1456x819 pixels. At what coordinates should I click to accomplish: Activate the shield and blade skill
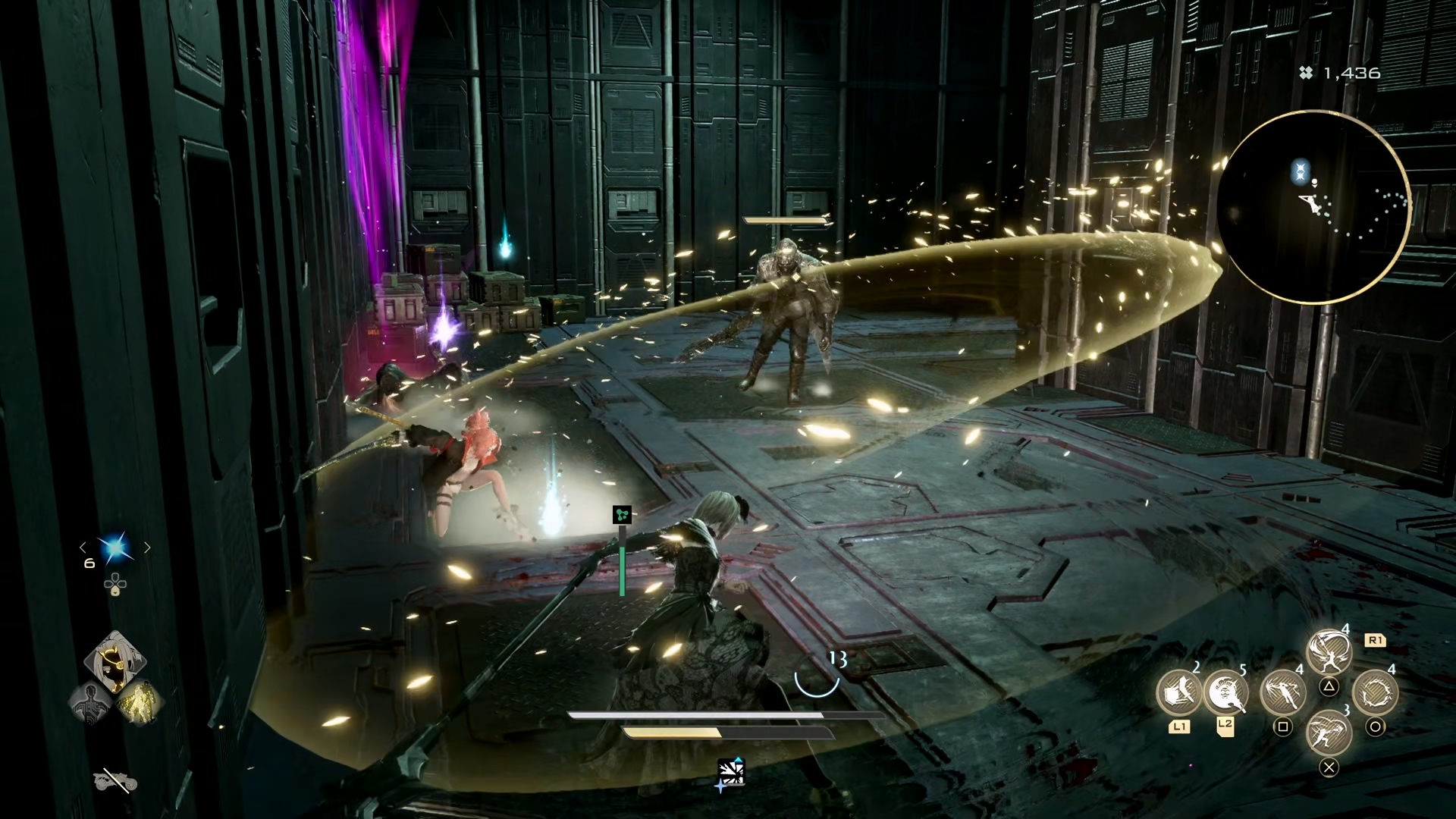tap(1178, 692)
